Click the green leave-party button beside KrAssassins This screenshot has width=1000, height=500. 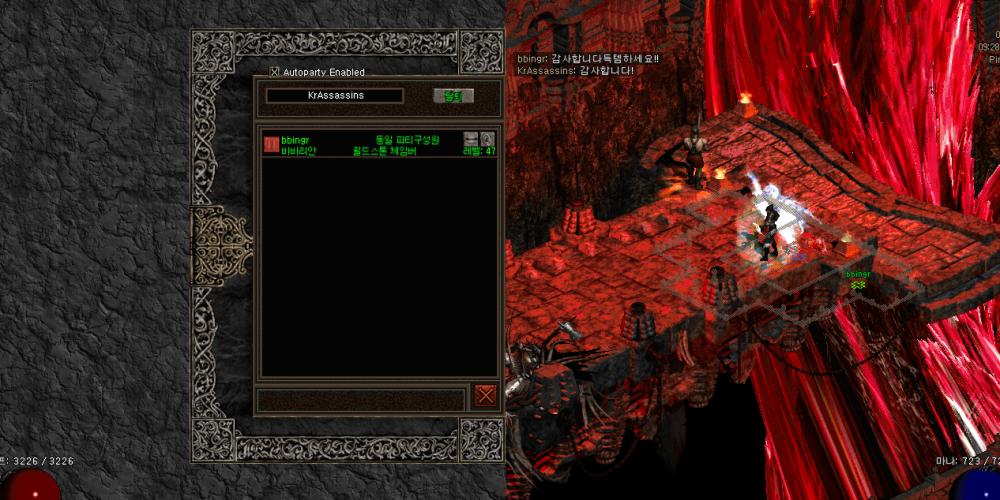(453, 96)
